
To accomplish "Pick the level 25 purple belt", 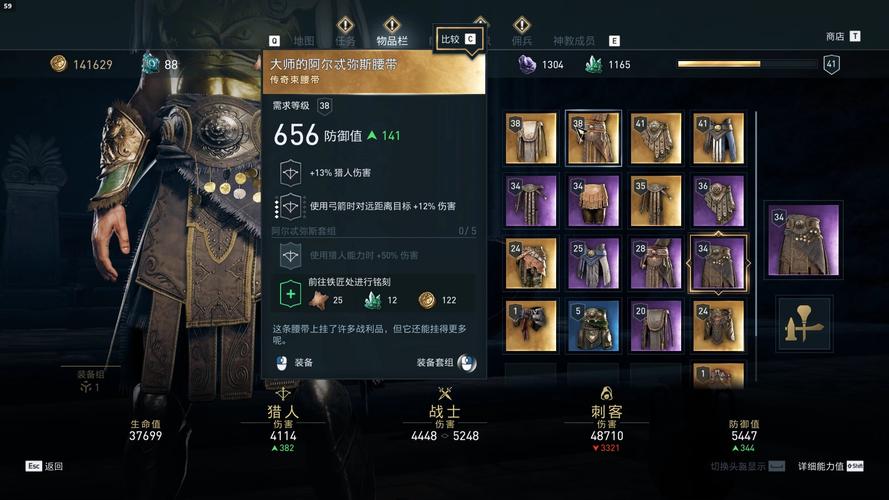I will pos(593,263).
